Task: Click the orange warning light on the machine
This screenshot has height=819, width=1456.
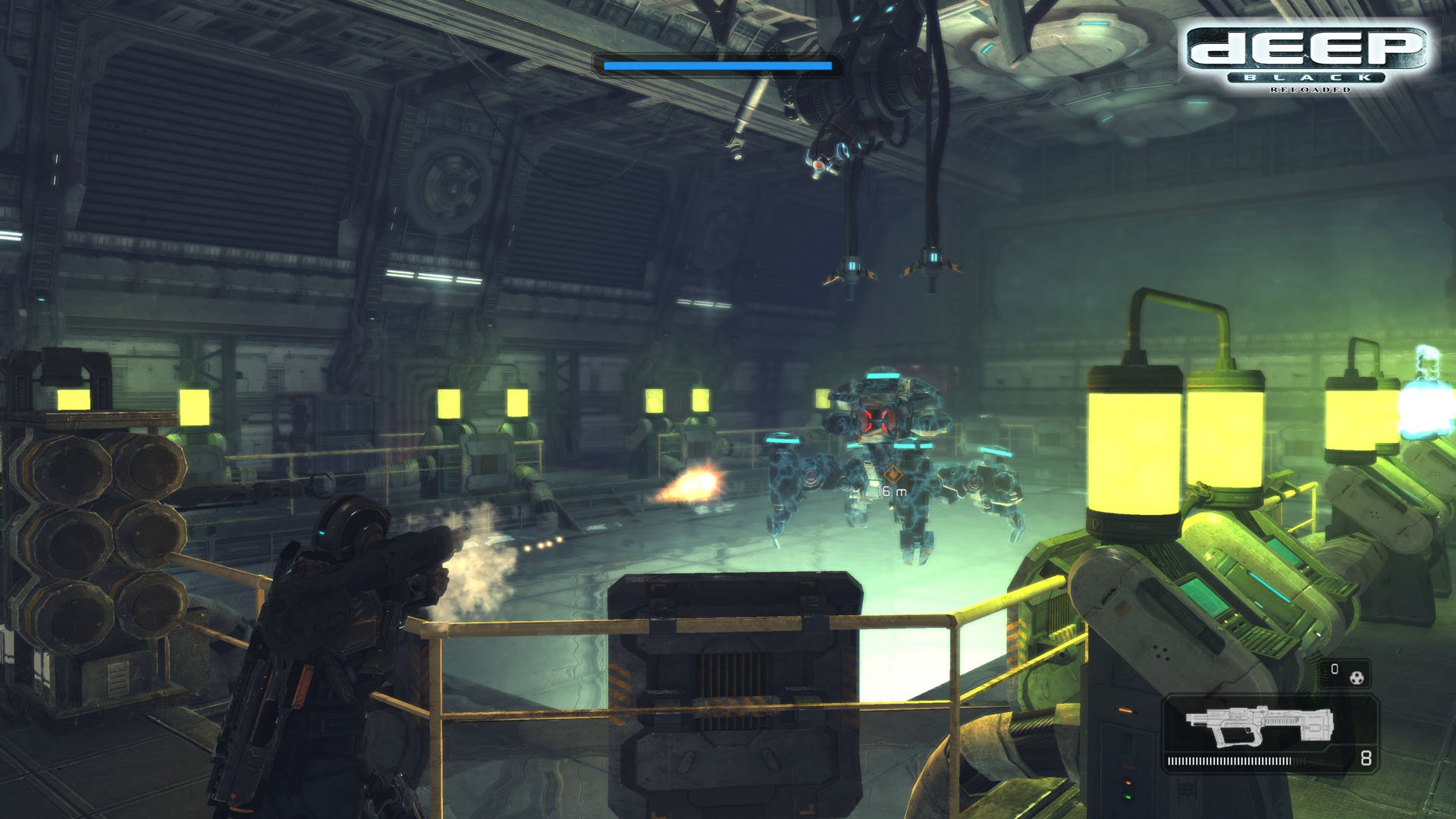Action: 1126,711
